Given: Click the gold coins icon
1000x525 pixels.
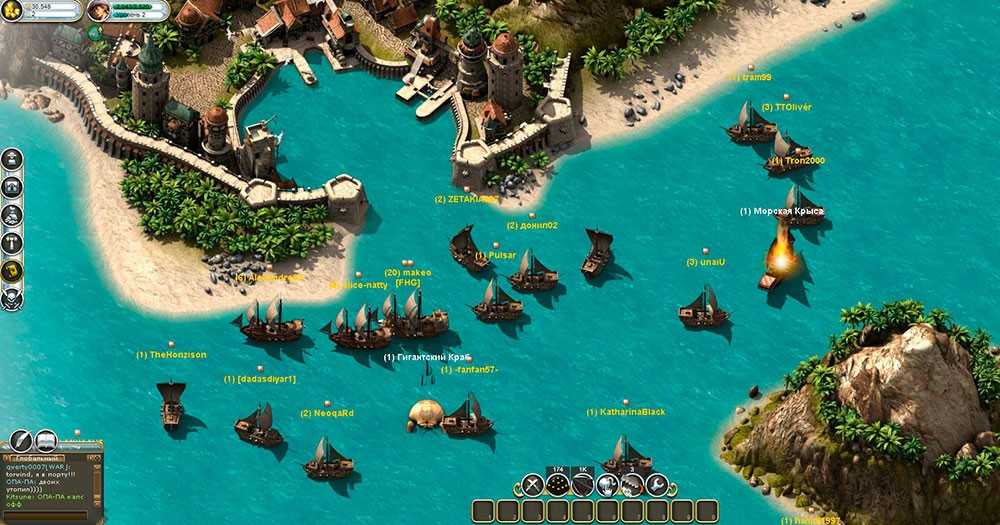Looking at the screenshot, I should [13, 10].
